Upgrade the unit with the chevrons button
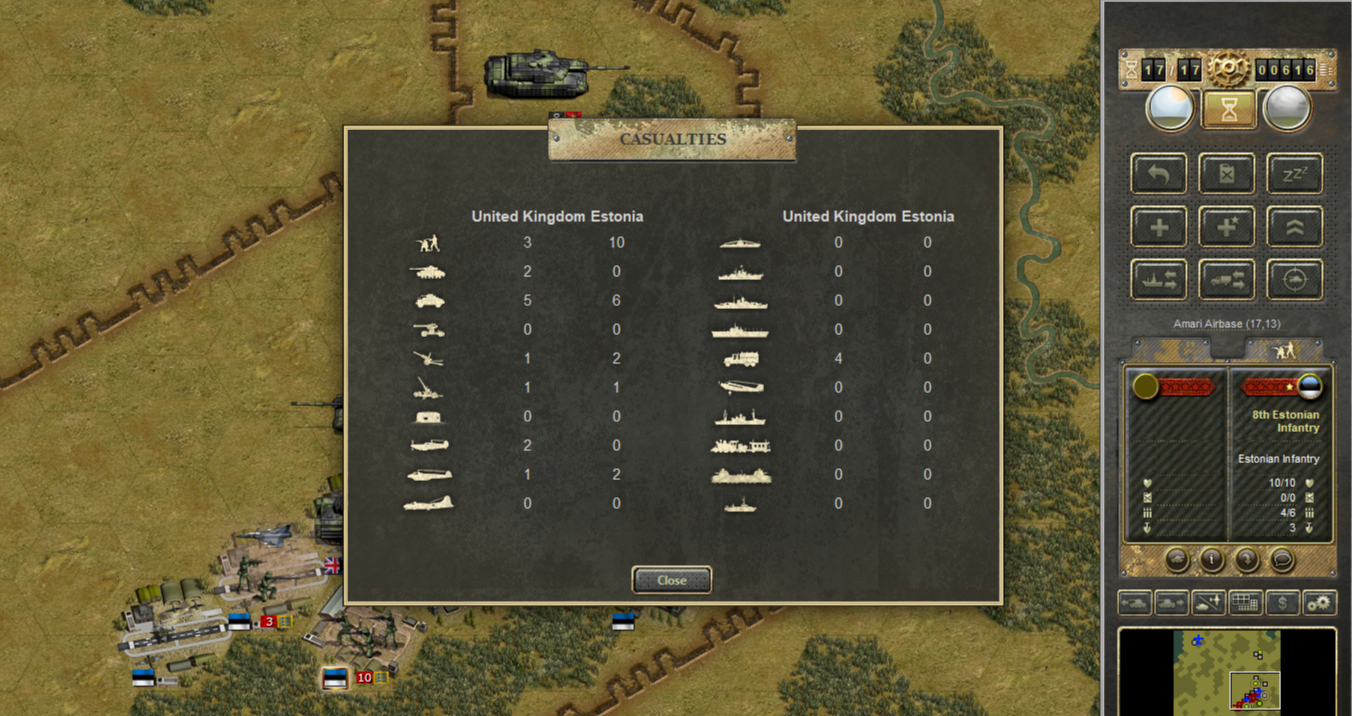1352x716 pixels. click(x=1295, y=227)
